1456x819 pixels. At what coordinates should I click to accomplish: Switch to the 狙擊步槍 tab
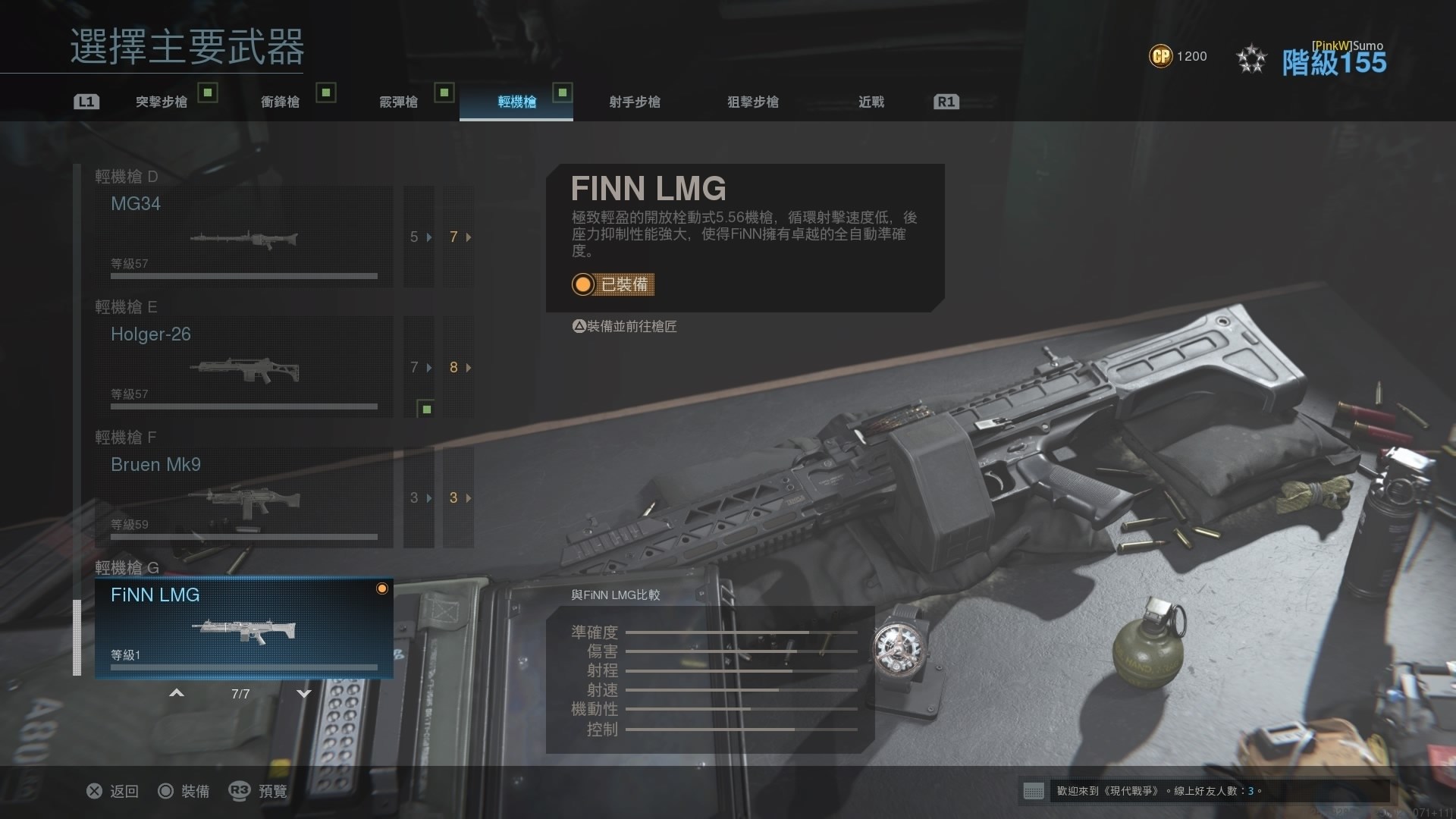pos(753,102)
